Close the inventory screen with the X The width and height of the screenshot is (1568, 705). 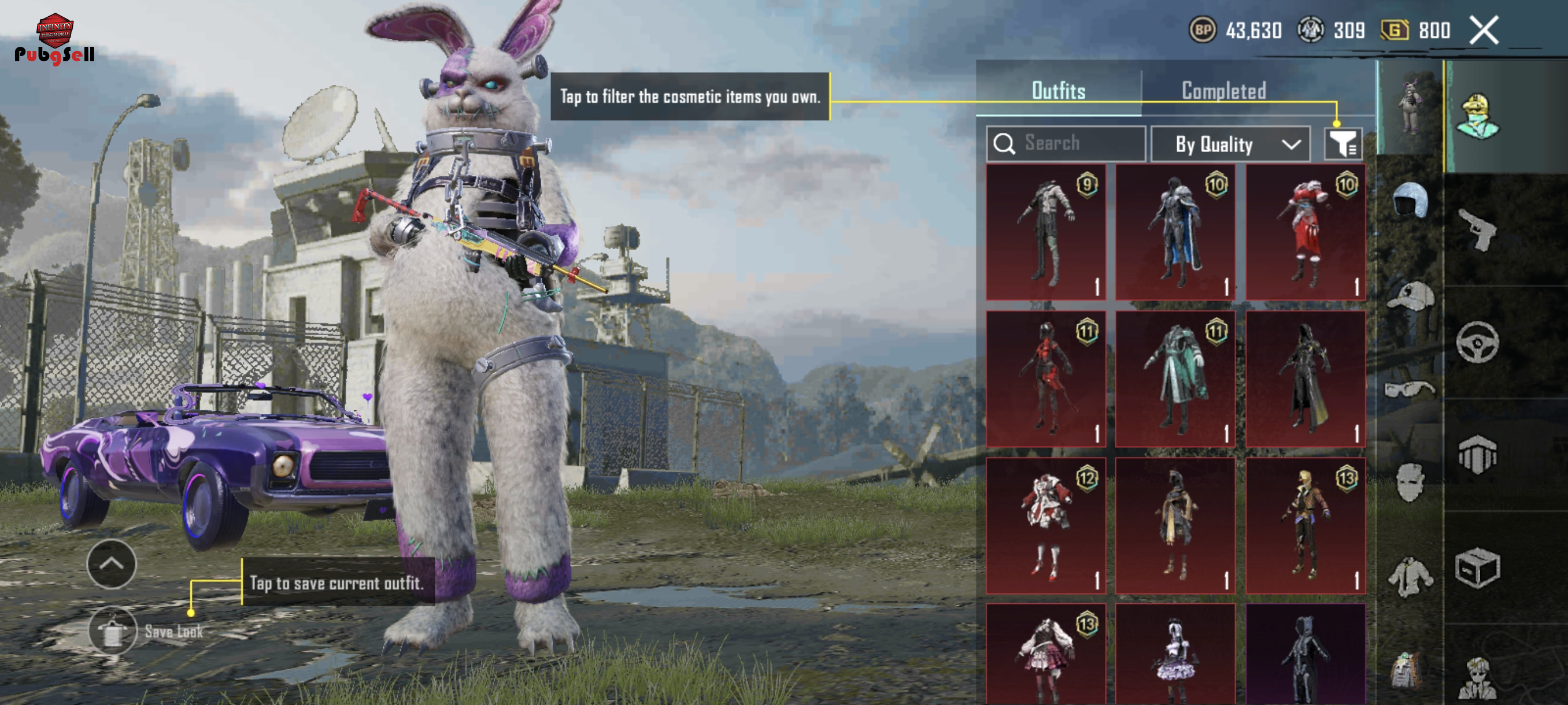[x=1484, y=30]
